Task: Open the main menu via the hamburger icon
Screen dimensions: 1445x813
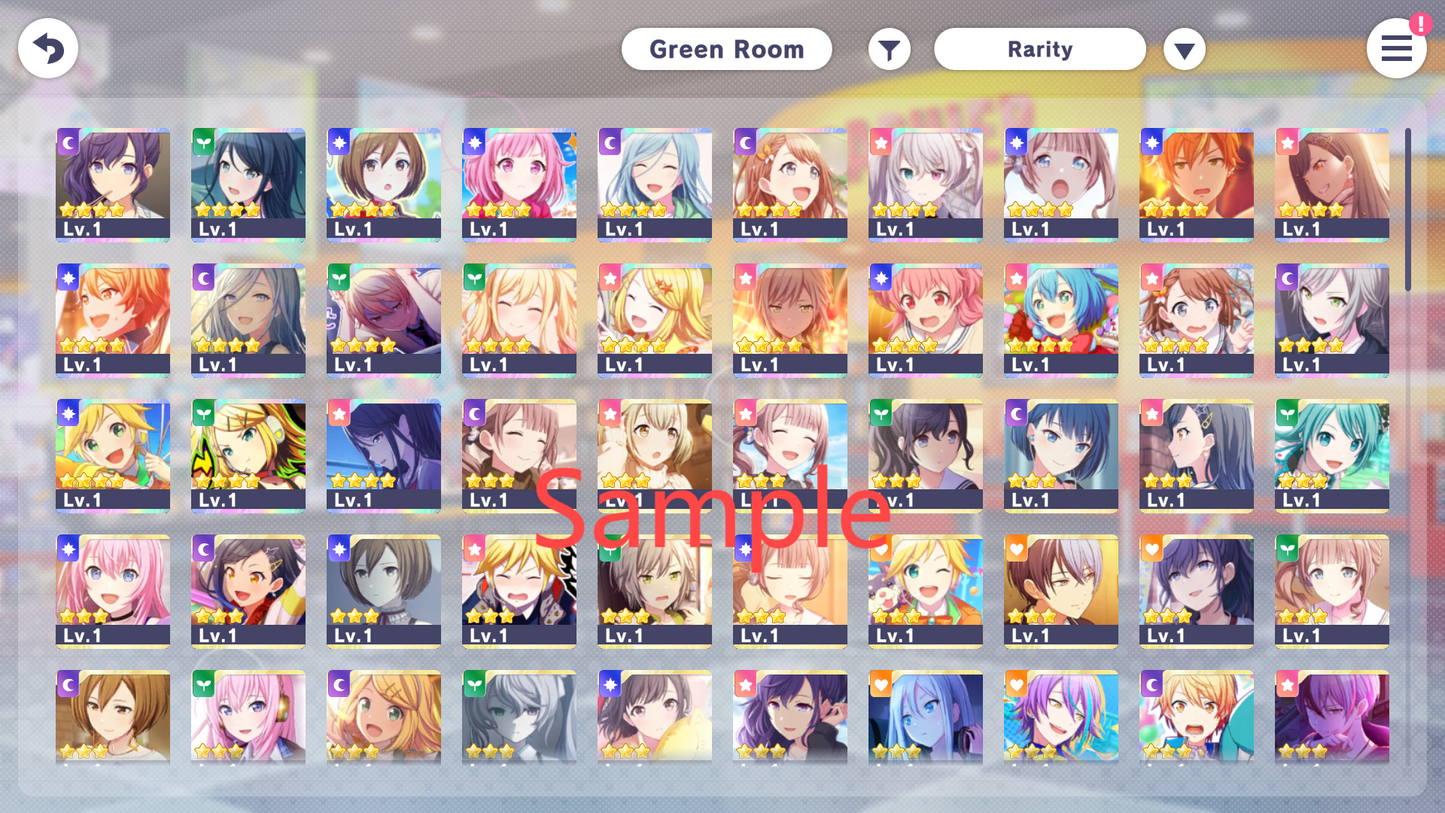Action: pos(1396,48)
